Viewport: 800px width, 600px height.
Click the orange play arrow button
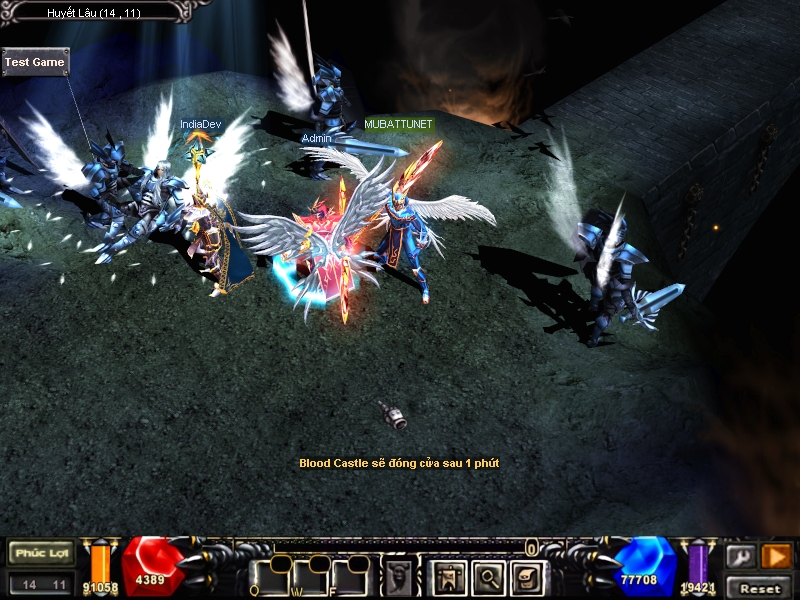click(x=776, y=556)
